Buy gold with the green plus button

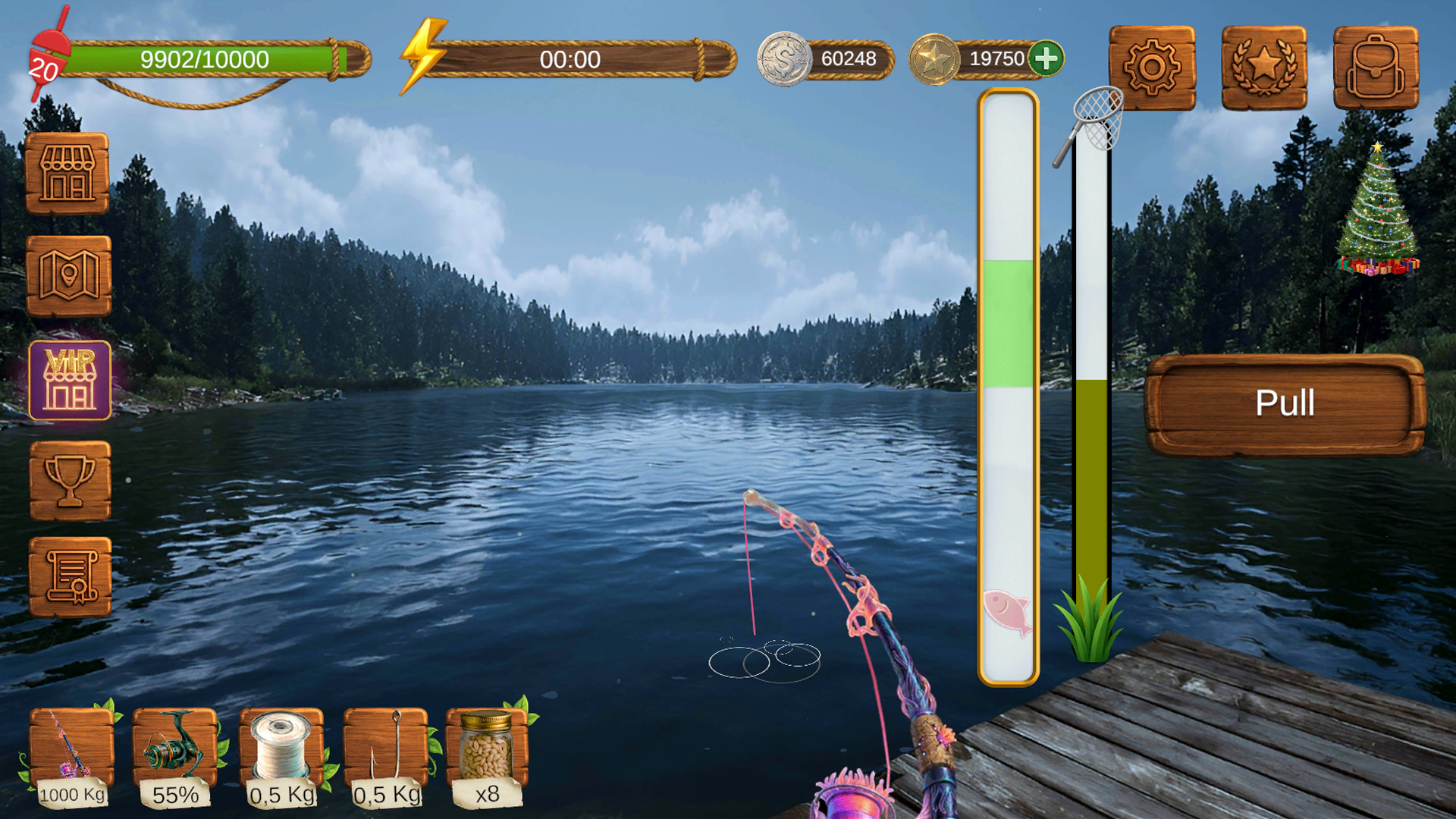(1047, 58)
